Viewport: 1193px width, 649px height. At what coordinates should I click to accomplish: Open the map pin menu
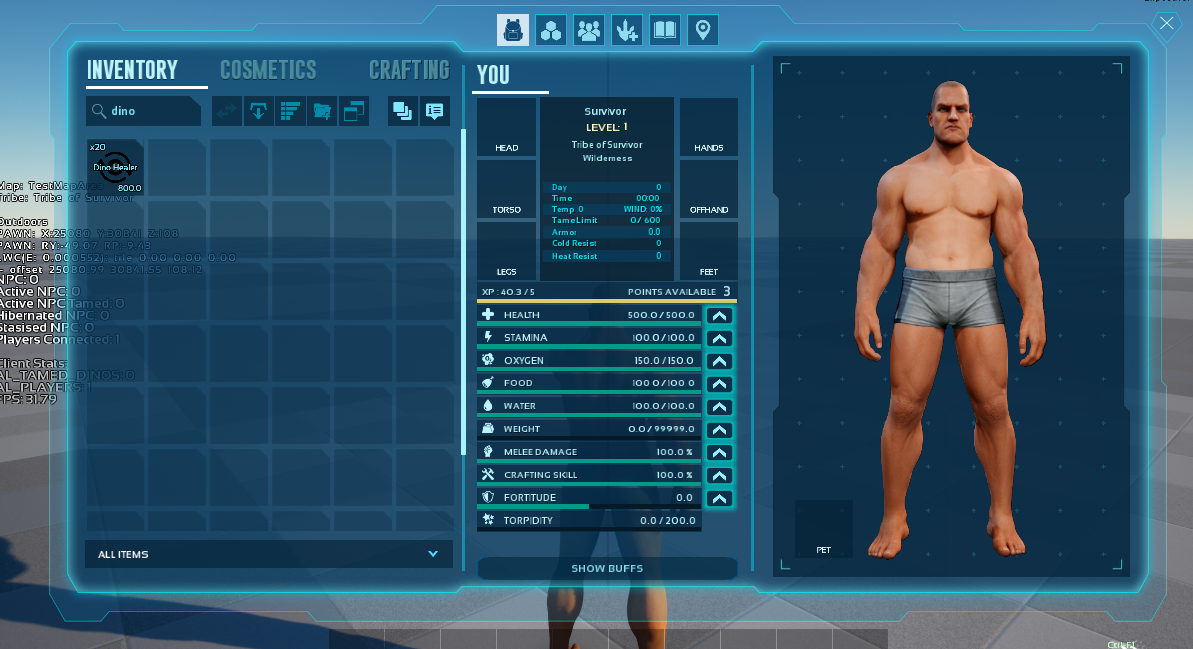pos(703,30)
